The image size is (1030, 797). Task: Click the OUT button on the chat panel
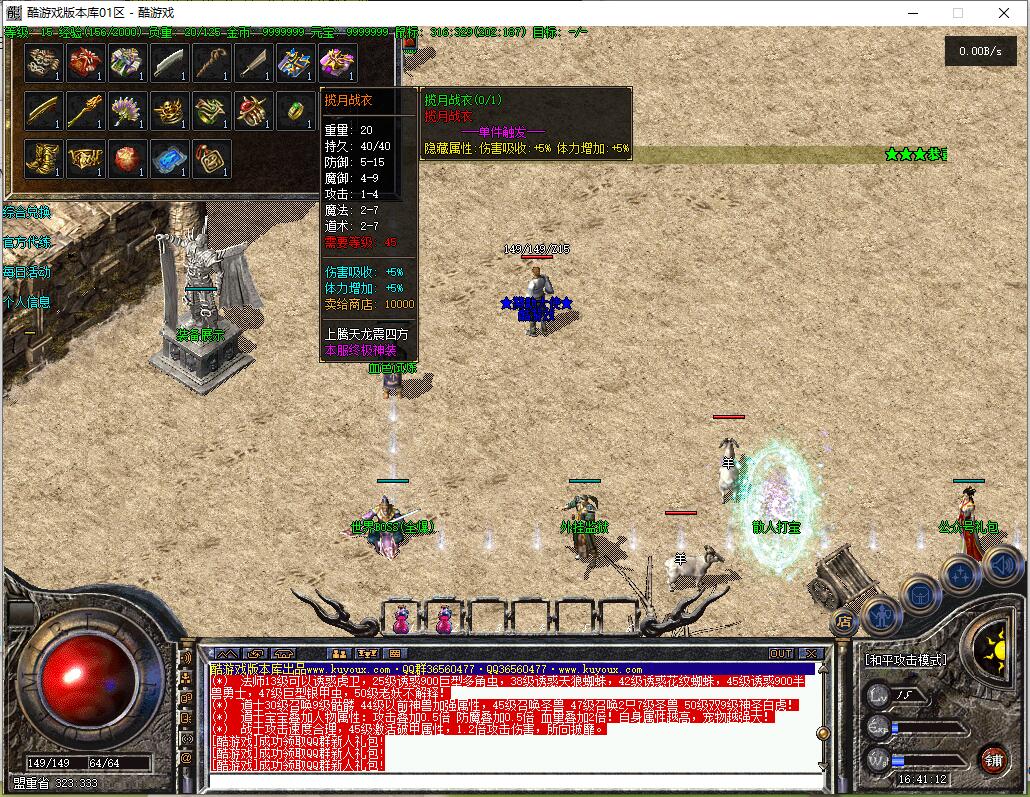click(780, 654)
